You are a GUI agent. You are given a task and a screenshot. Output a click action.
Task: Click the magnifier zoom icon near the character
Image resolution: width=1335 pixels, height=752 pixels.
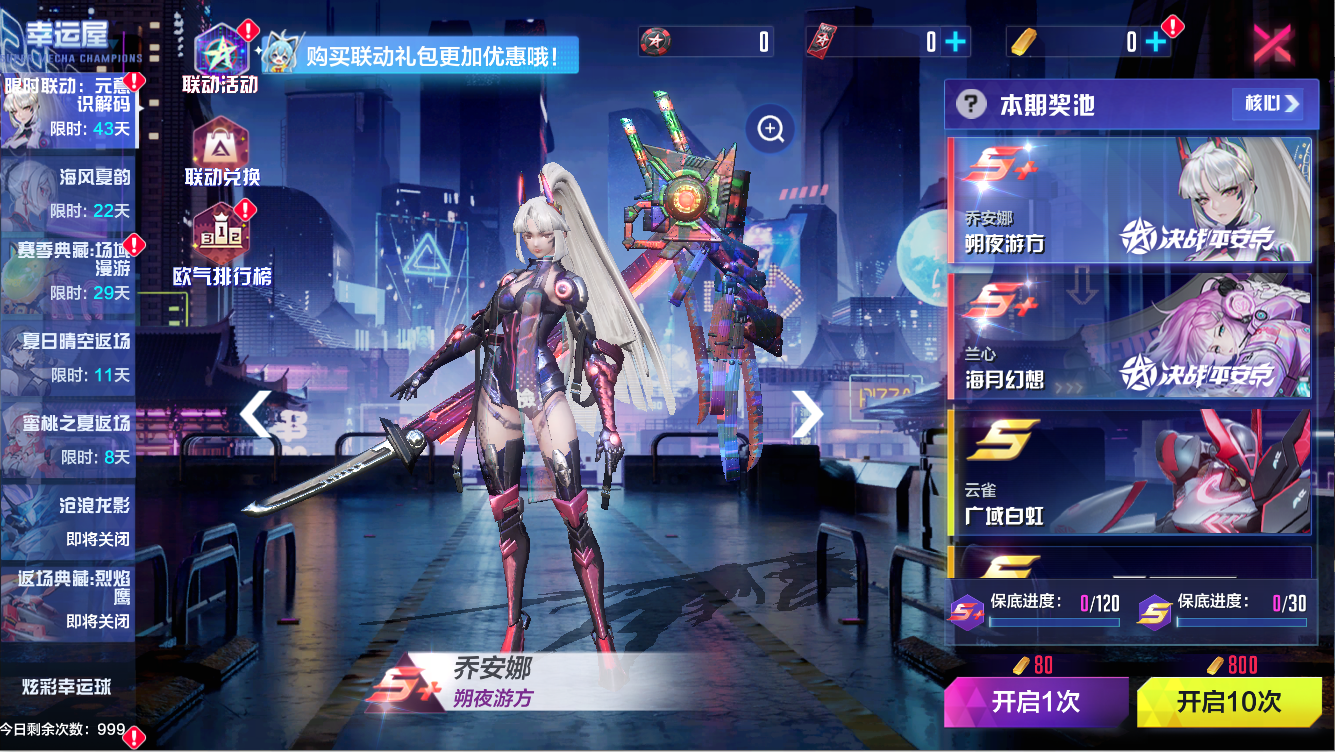click(768, 130)
